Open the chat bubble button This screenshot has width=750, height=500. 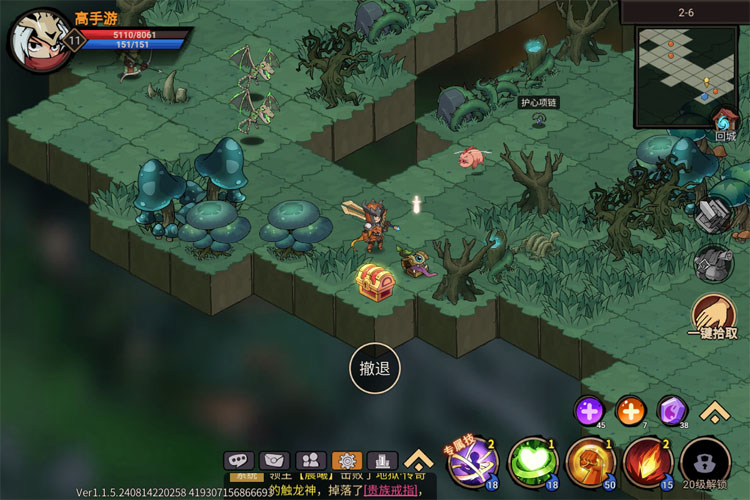coord(238,461)
